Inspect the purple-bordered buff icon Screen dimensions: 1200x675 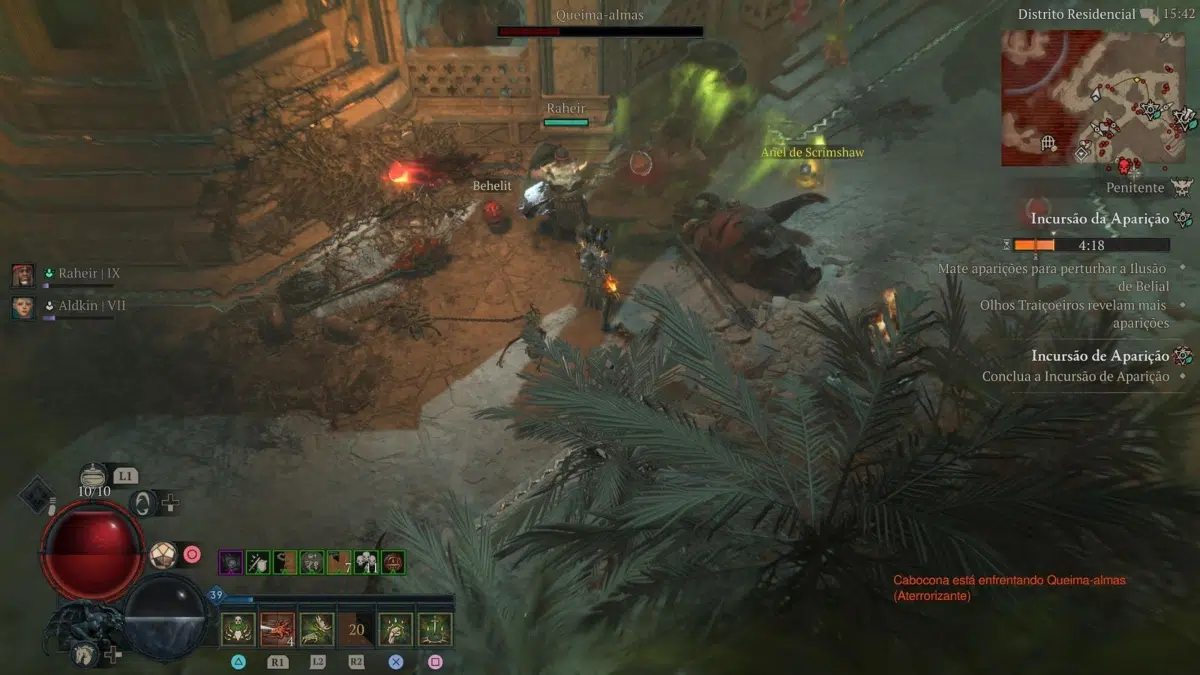[230, 562]
